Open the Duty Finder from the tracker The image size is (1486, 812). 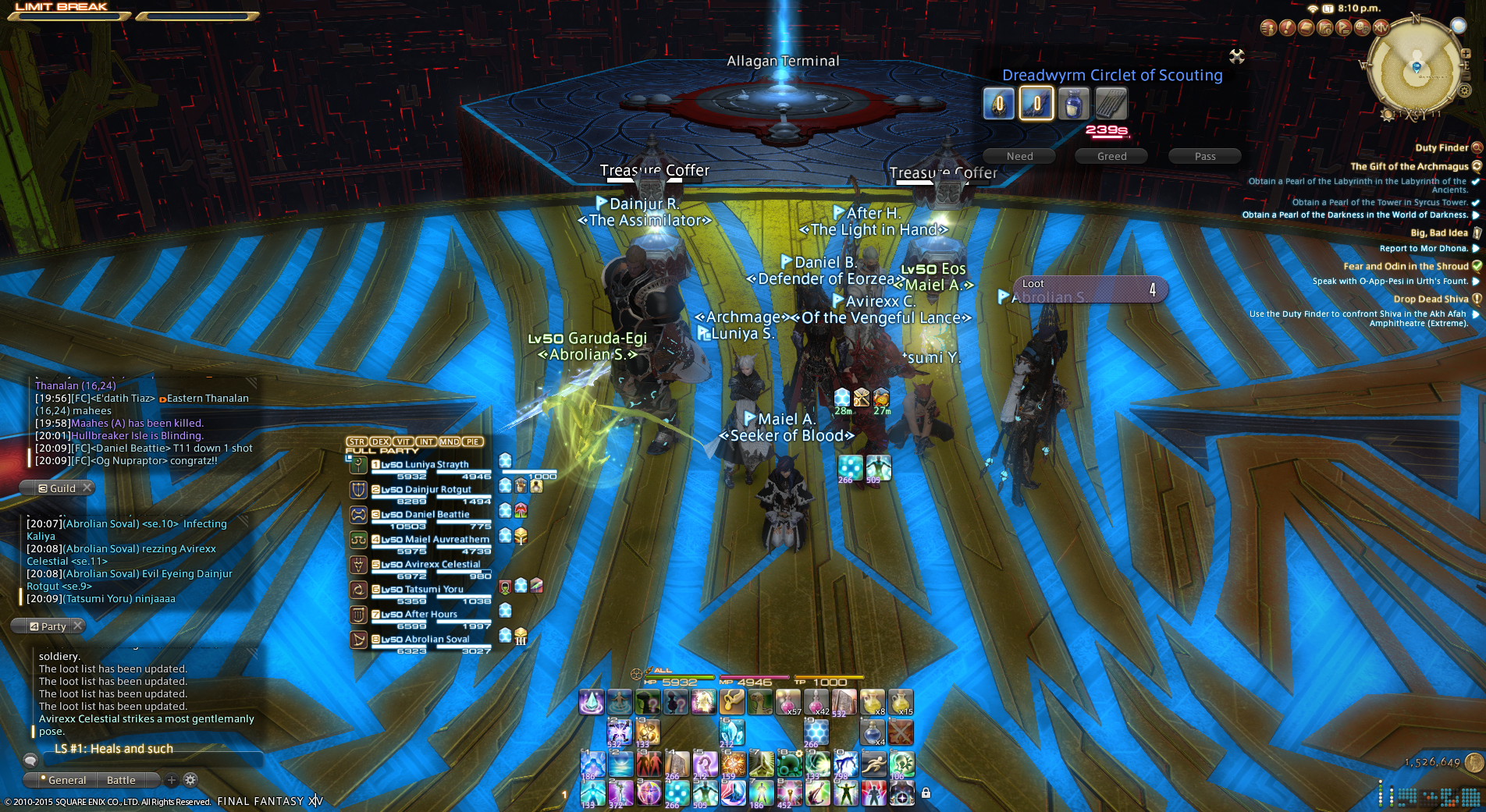tap(1442, 147)
